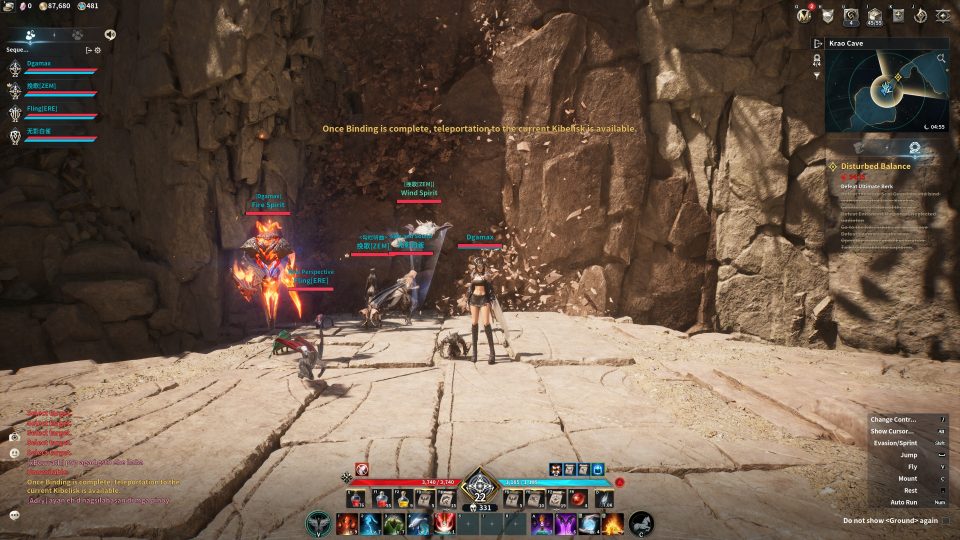Switch to the raid group tab
This screenshot has height=540, width=960.
coord(77,33)
